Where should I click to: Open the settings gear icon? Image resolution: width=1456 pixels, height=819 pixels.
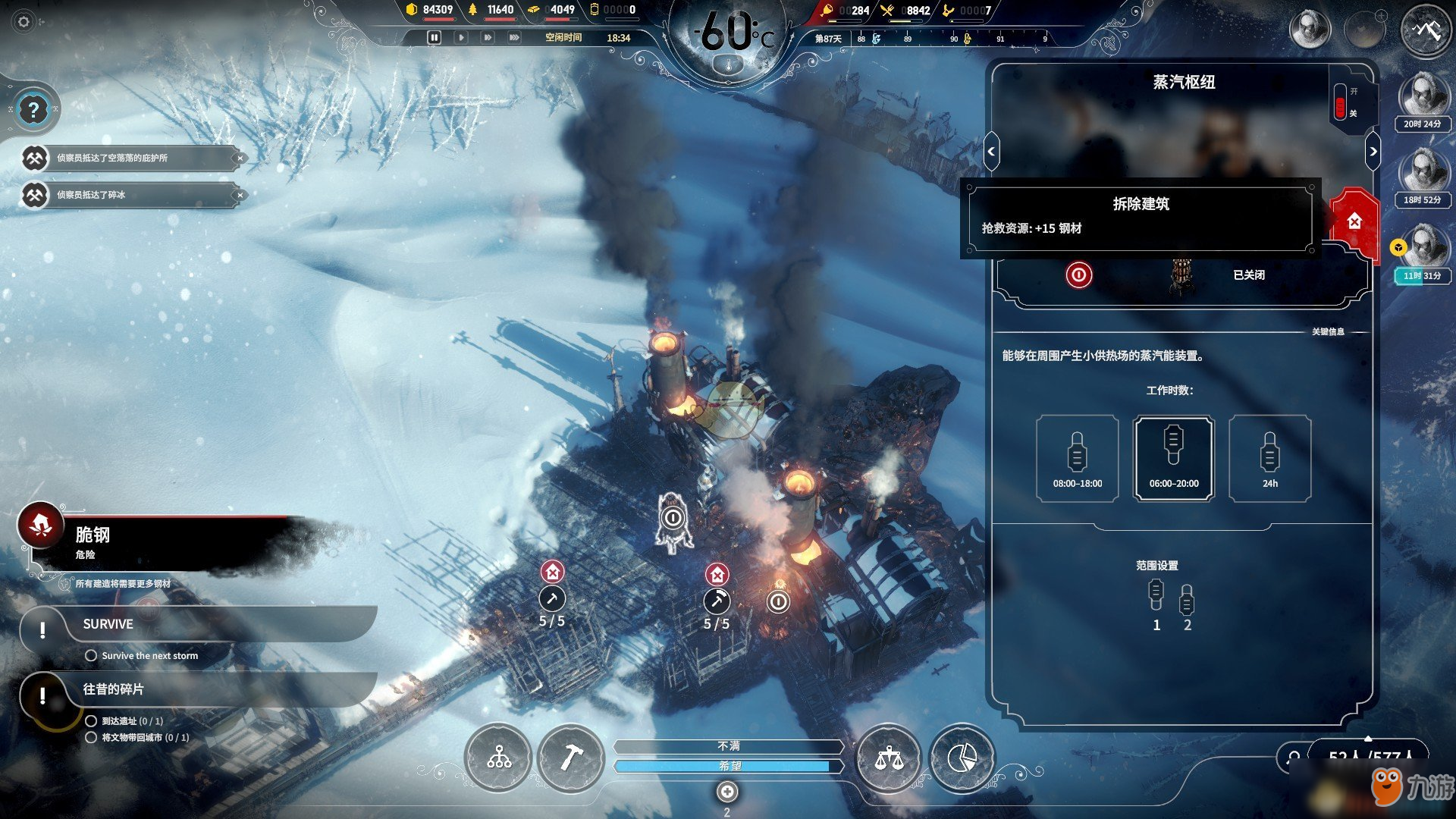[x=24, y=22]
